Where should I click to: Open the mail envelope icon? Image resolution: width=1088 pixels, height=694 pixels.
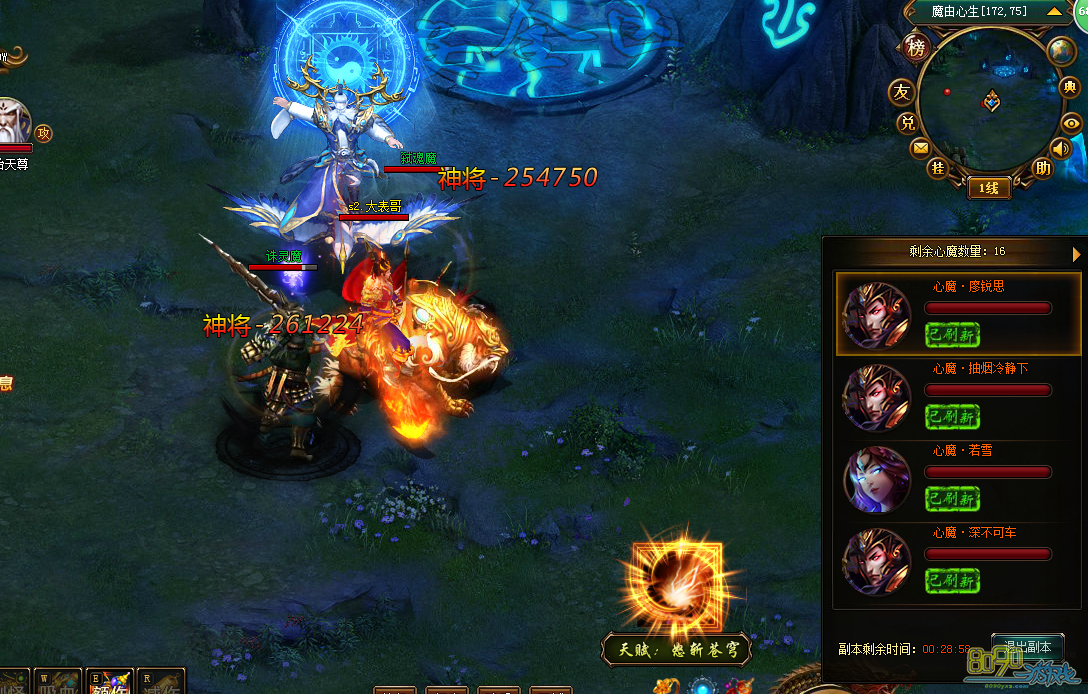tap(920, 148)
